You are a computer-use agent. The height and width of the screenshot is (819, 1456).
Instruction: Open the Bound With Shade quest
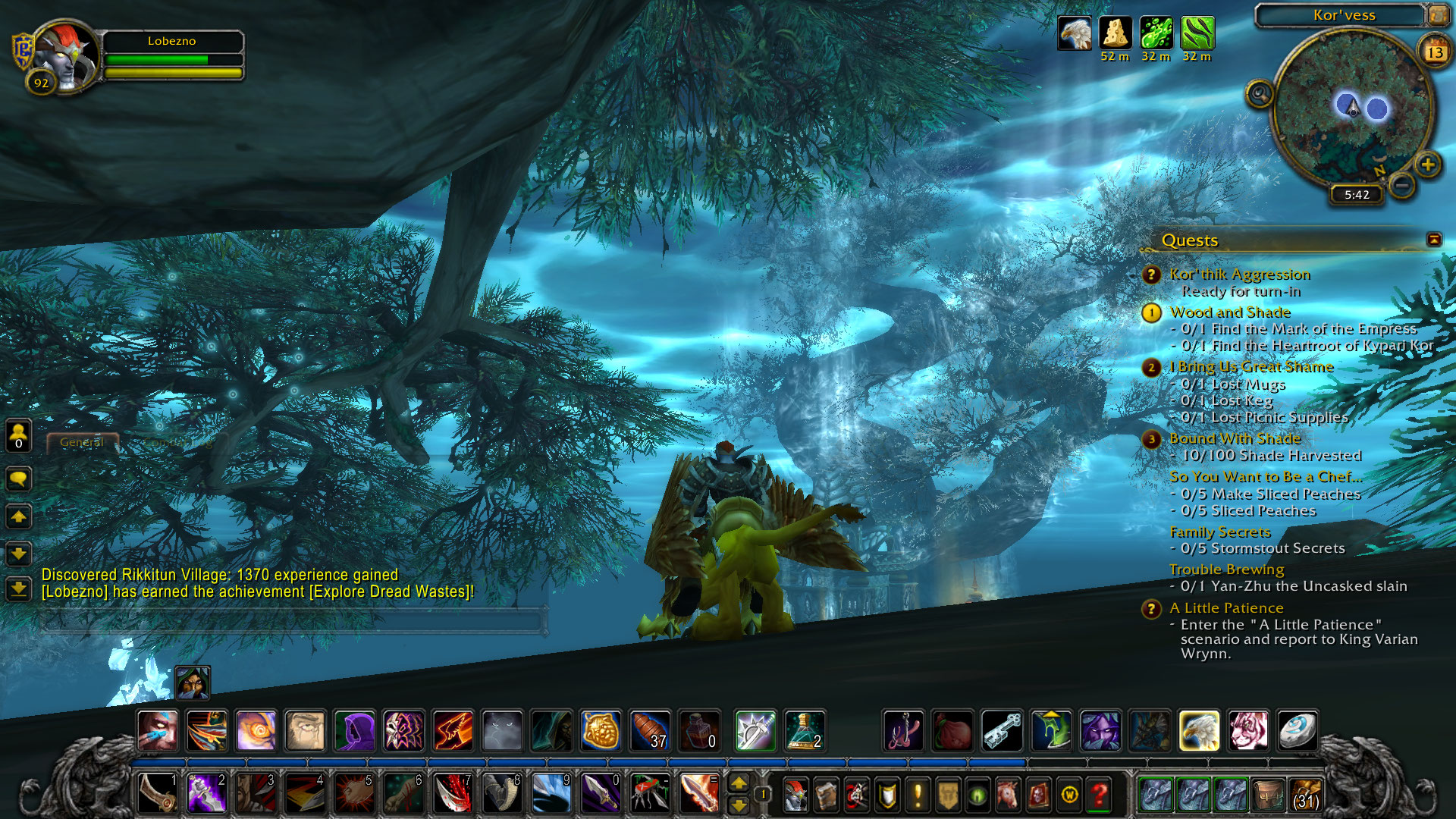point(1235,439)
